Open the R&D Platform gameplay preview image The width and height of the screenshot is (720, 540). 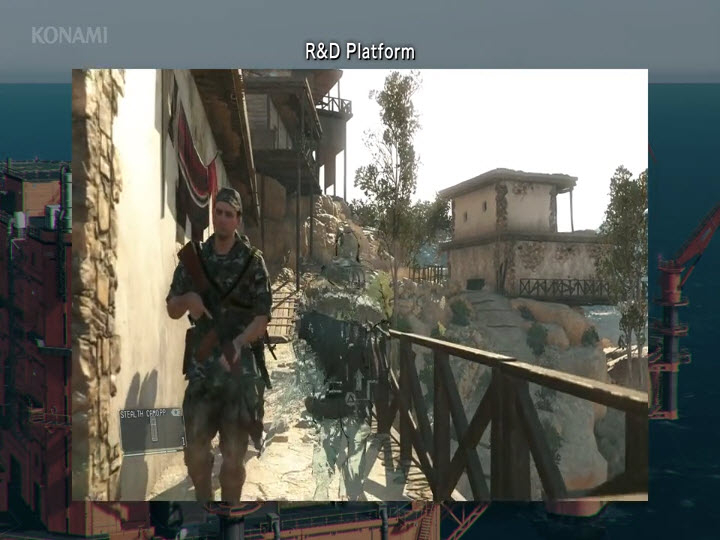[360, 284]
